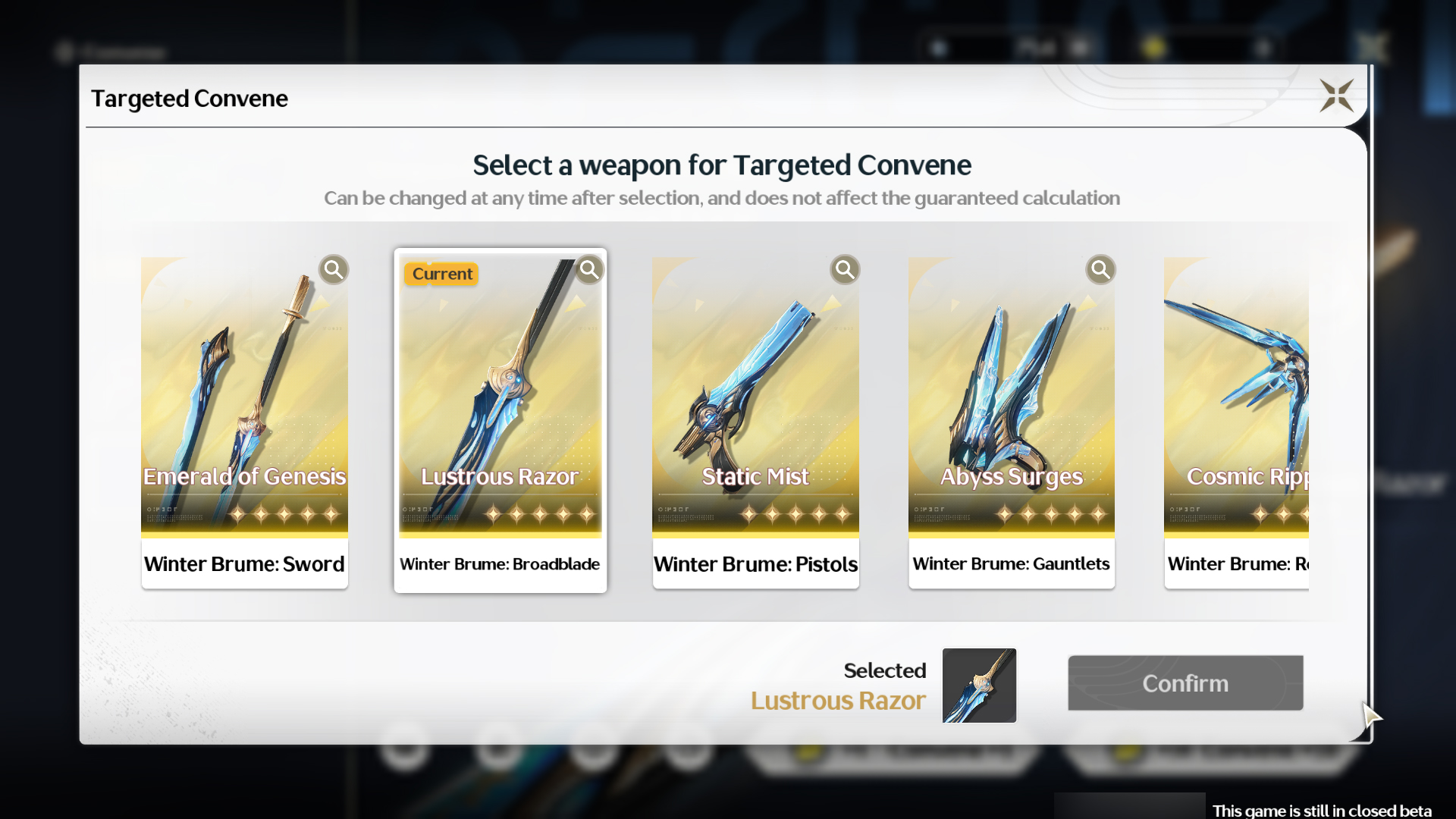This screenshot has width=1456, height=819.
Task: Click the star rating icons on Emerald of Genesis
Action: pos(287,514)
